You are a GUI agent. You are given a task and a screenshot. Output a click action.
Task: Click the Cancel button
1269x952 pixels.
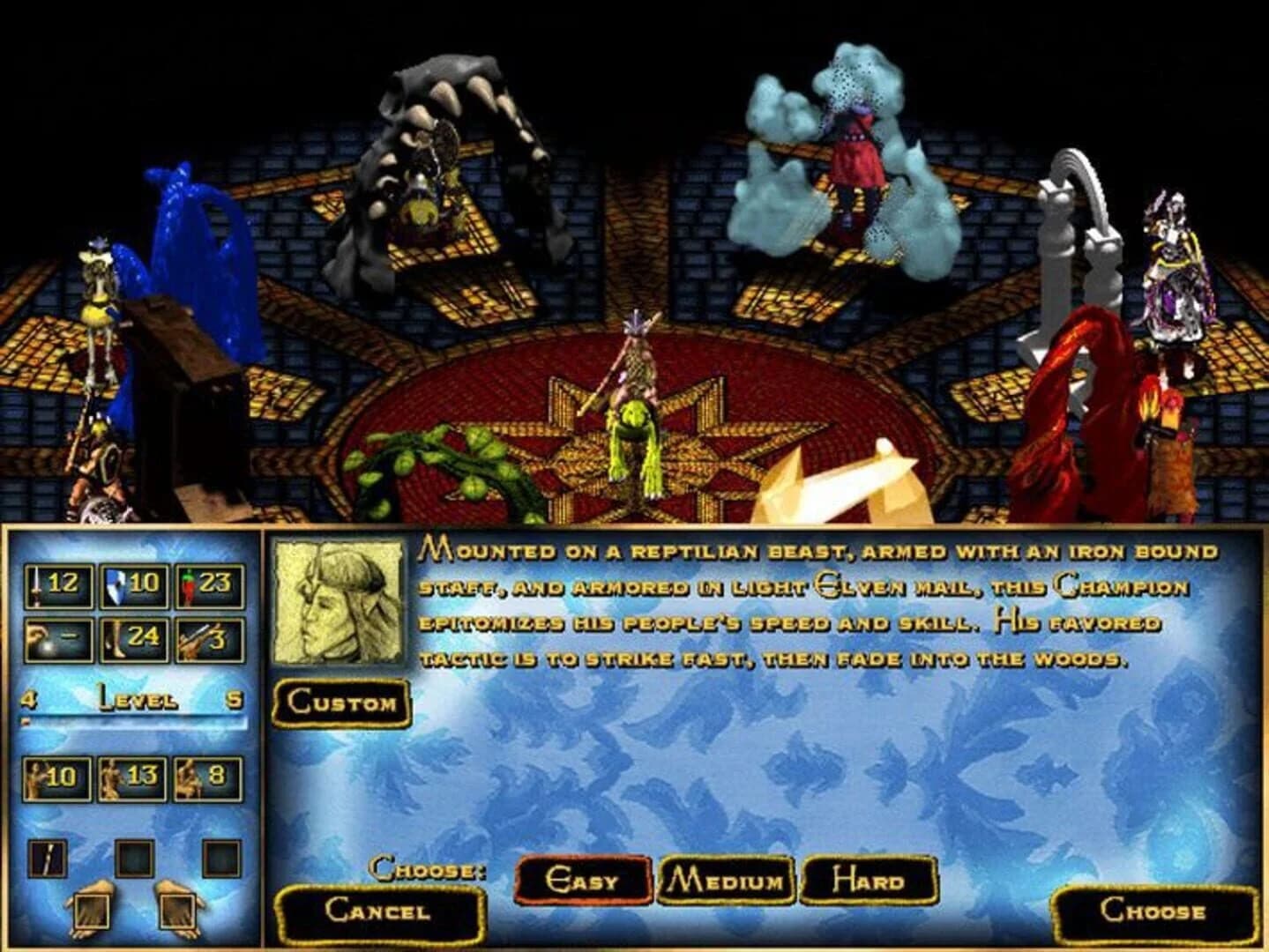pos(379,914)
